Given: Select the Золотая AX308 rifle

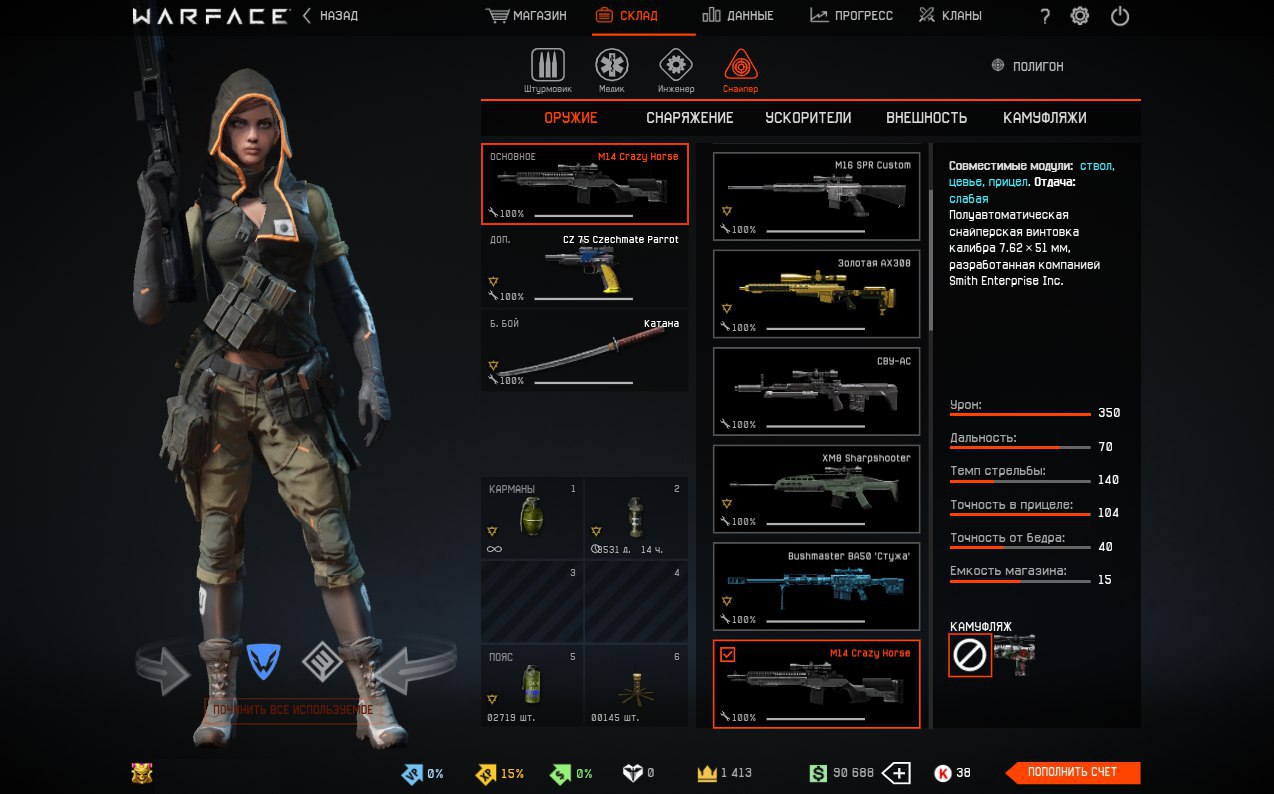Looking at the screenshot, I should pos(816,294).
